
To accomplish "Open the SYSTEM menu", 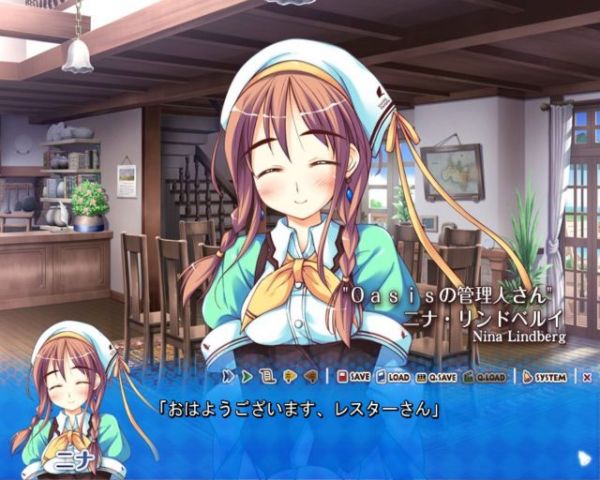I will click(x=546, y=377).
